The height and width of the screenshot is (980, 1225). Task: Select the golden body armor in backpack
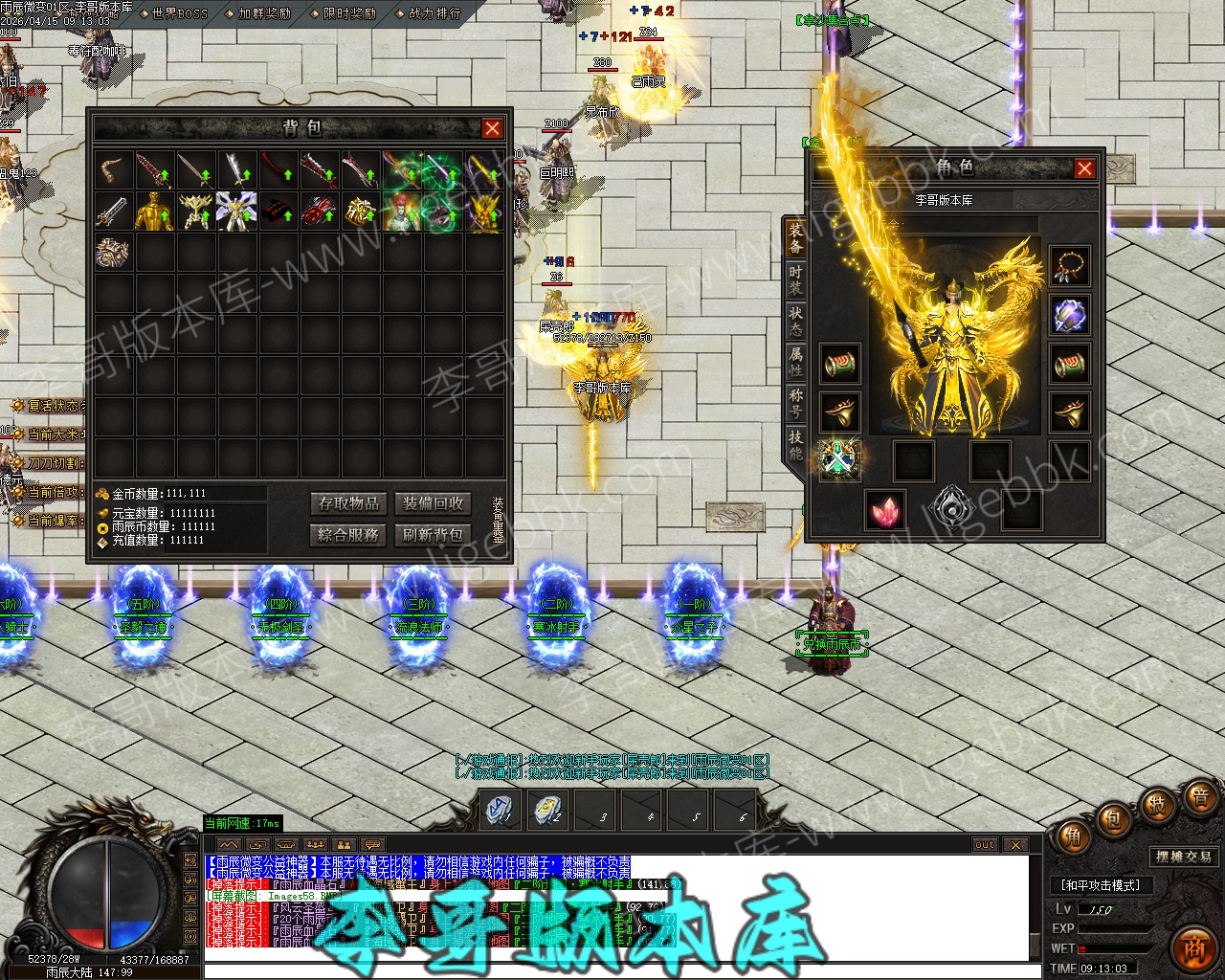(x=154, y=212)
